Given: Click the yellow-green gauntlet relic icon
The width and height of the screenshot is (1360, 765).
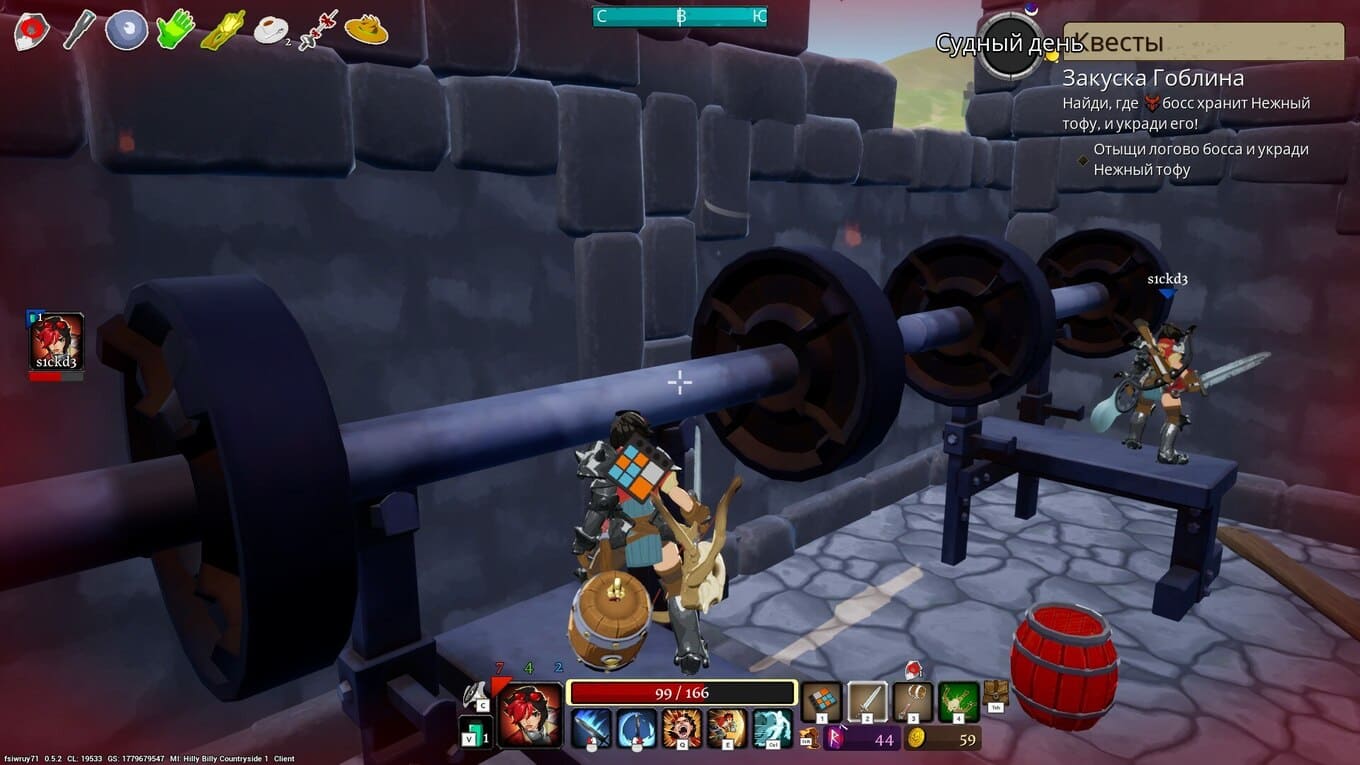Looking at the screenshot, I should [222, 30].
